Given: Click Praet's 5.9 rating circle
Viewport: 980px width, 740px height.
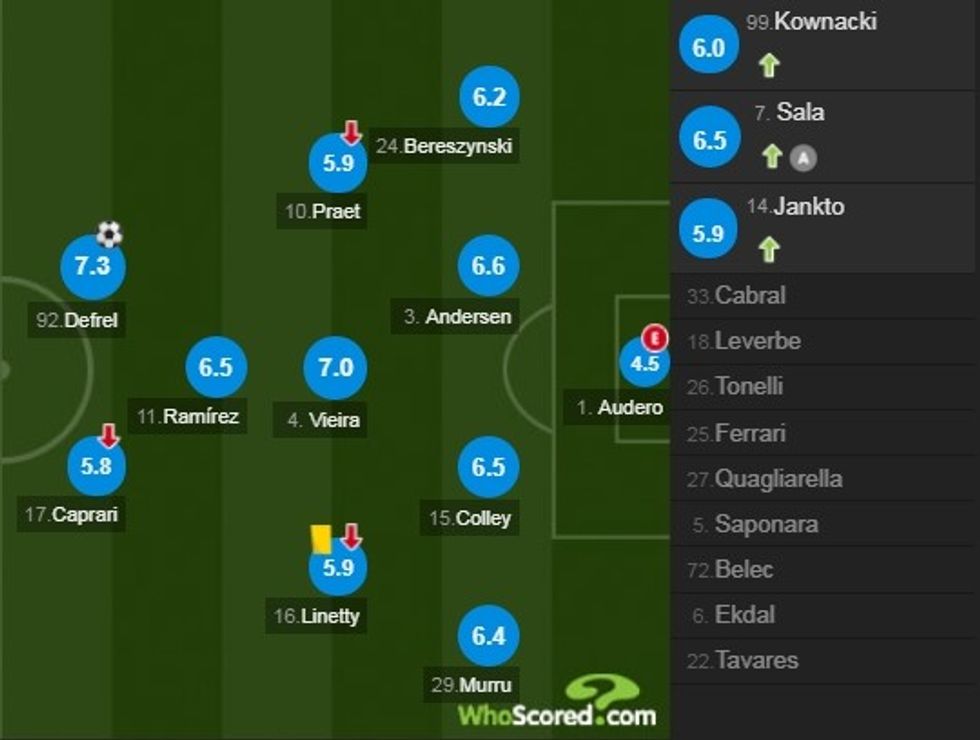Looking at the screenshot, I should [339, 162].
